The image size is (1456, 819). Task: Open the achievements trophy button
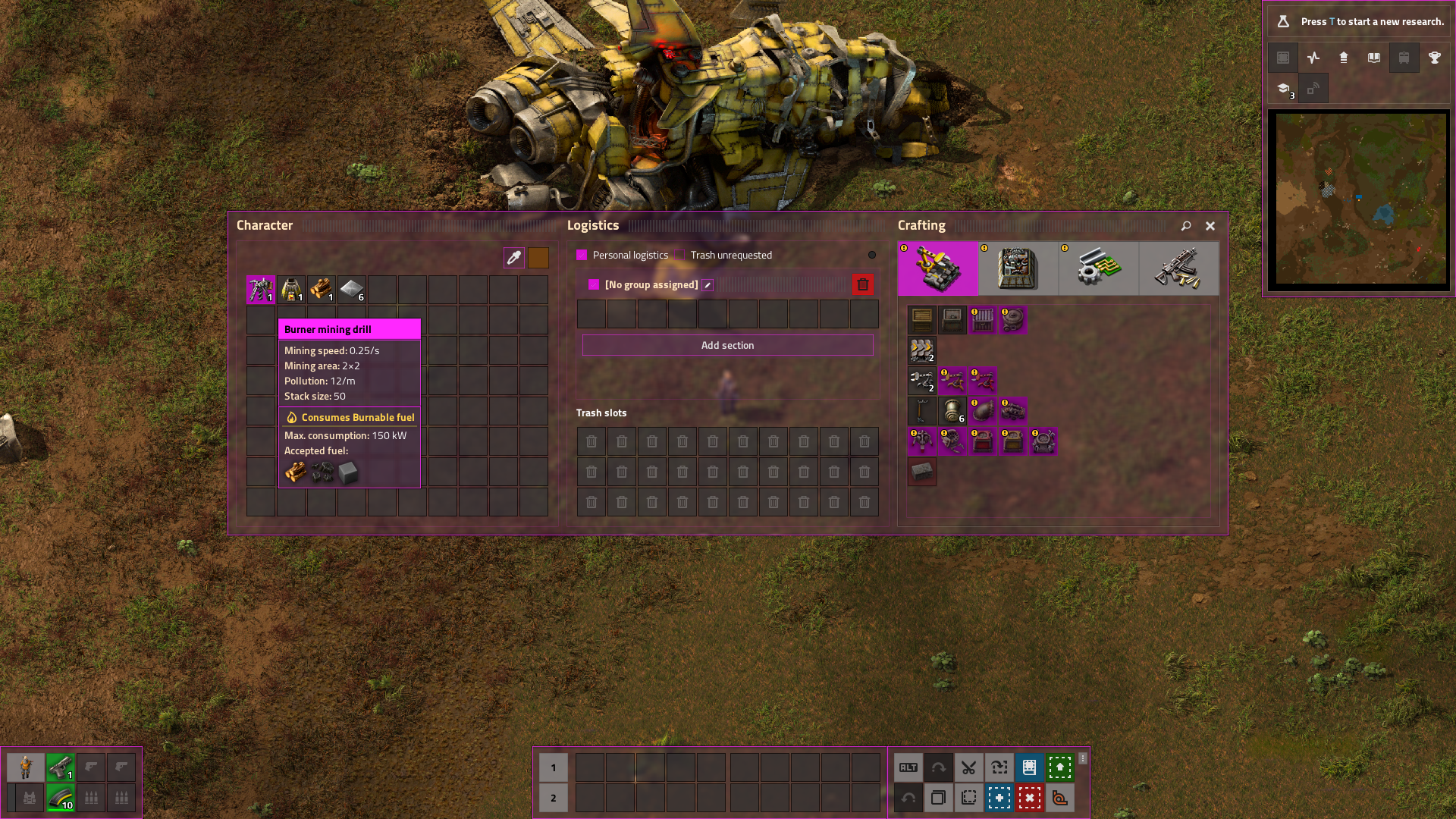coord(1434,58)
